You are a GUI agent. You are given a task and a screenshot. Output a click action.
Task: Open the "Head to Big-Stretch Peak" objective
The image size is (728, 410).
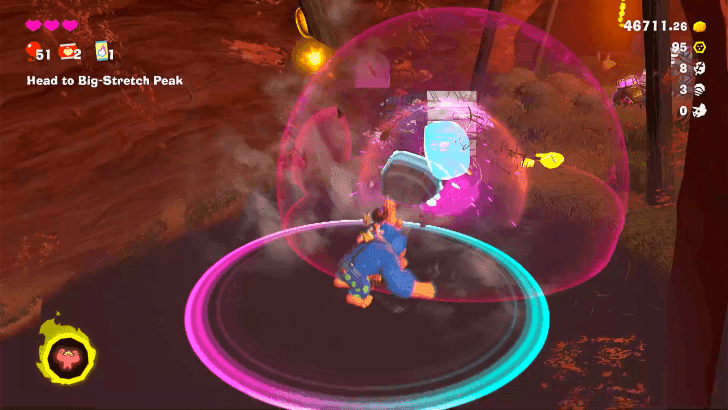[x=105, y=80]
